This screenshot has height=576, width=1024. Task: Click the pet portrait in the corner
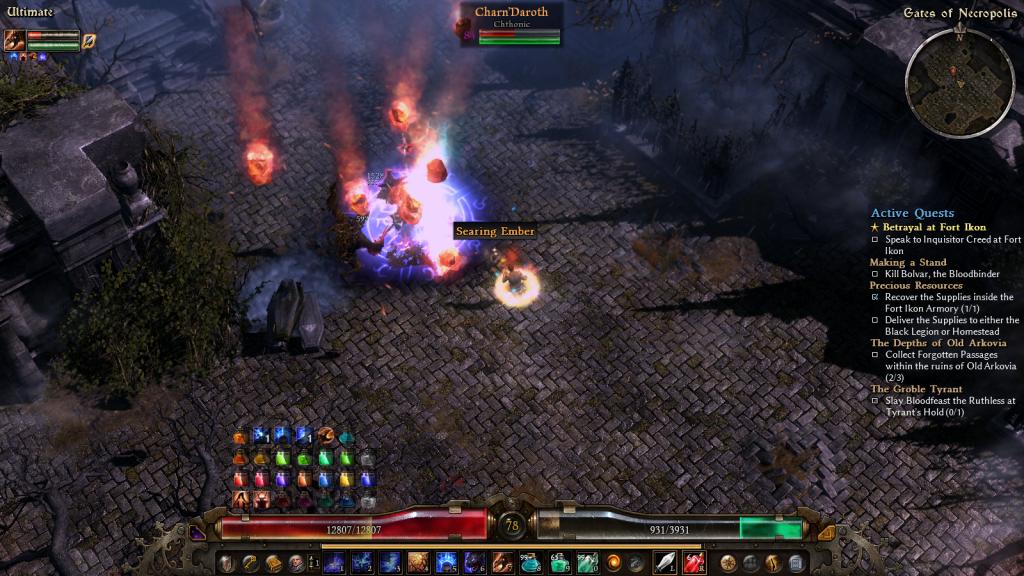[14, 40]
